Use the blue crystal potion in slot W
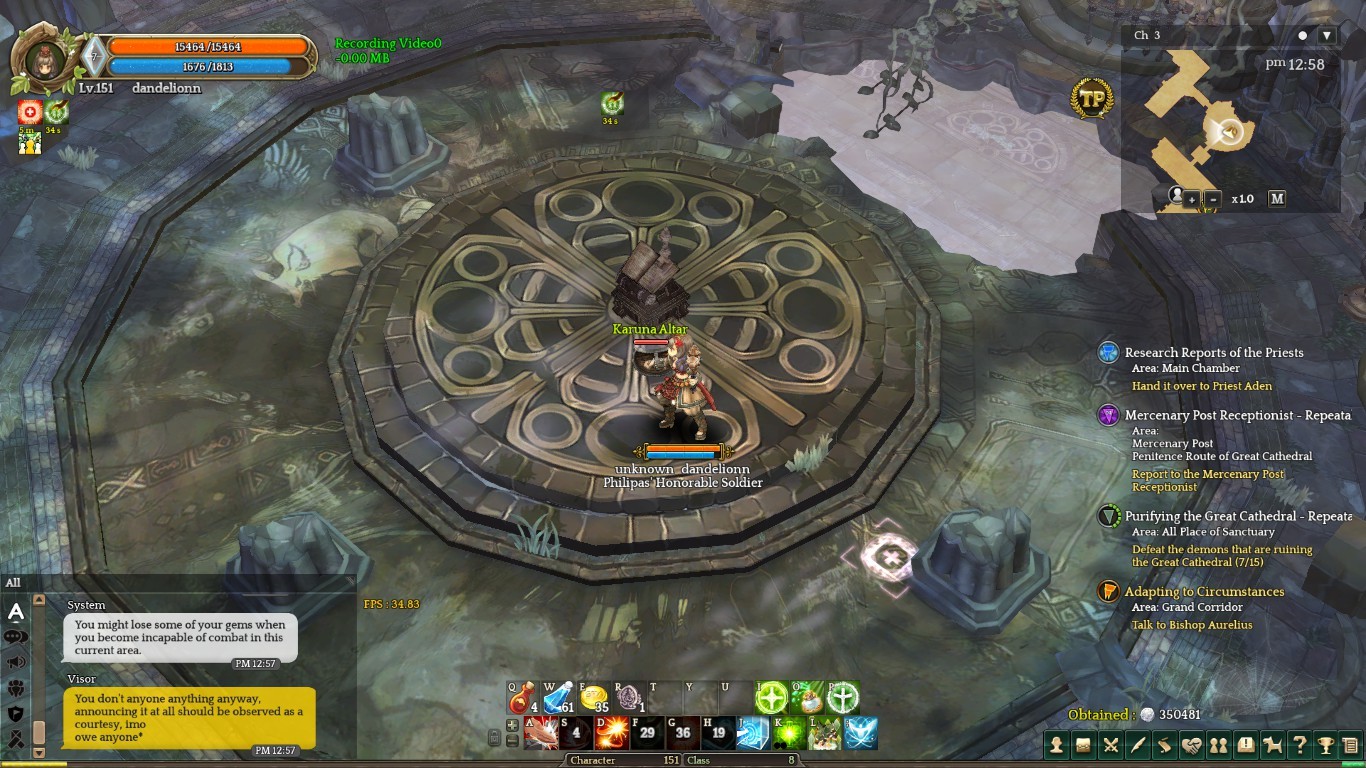The height and width of the screenshot is (768, 1366). 557,697
